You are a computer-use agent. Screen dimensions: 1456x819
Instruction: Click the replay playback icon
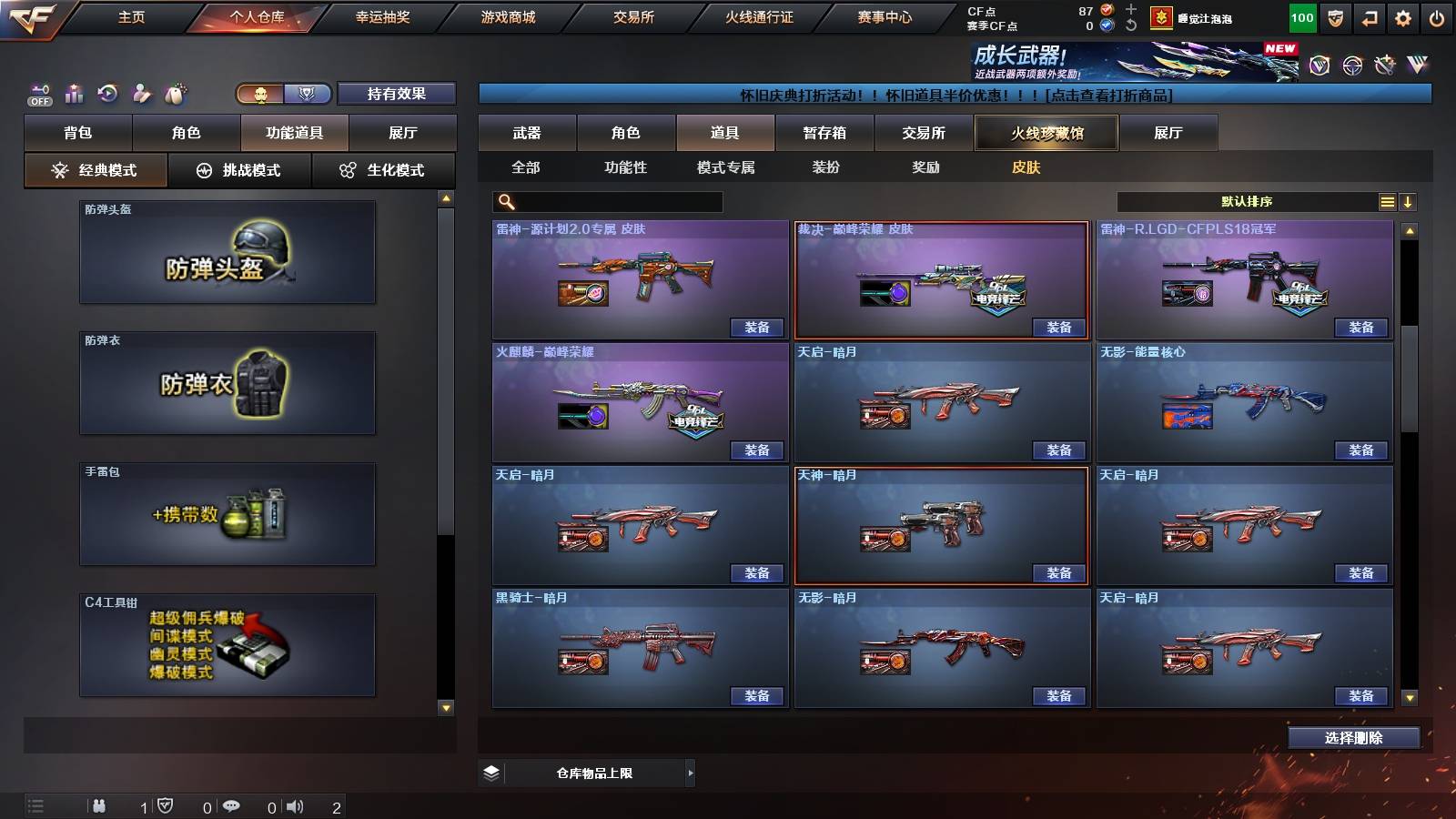point(106,93)
